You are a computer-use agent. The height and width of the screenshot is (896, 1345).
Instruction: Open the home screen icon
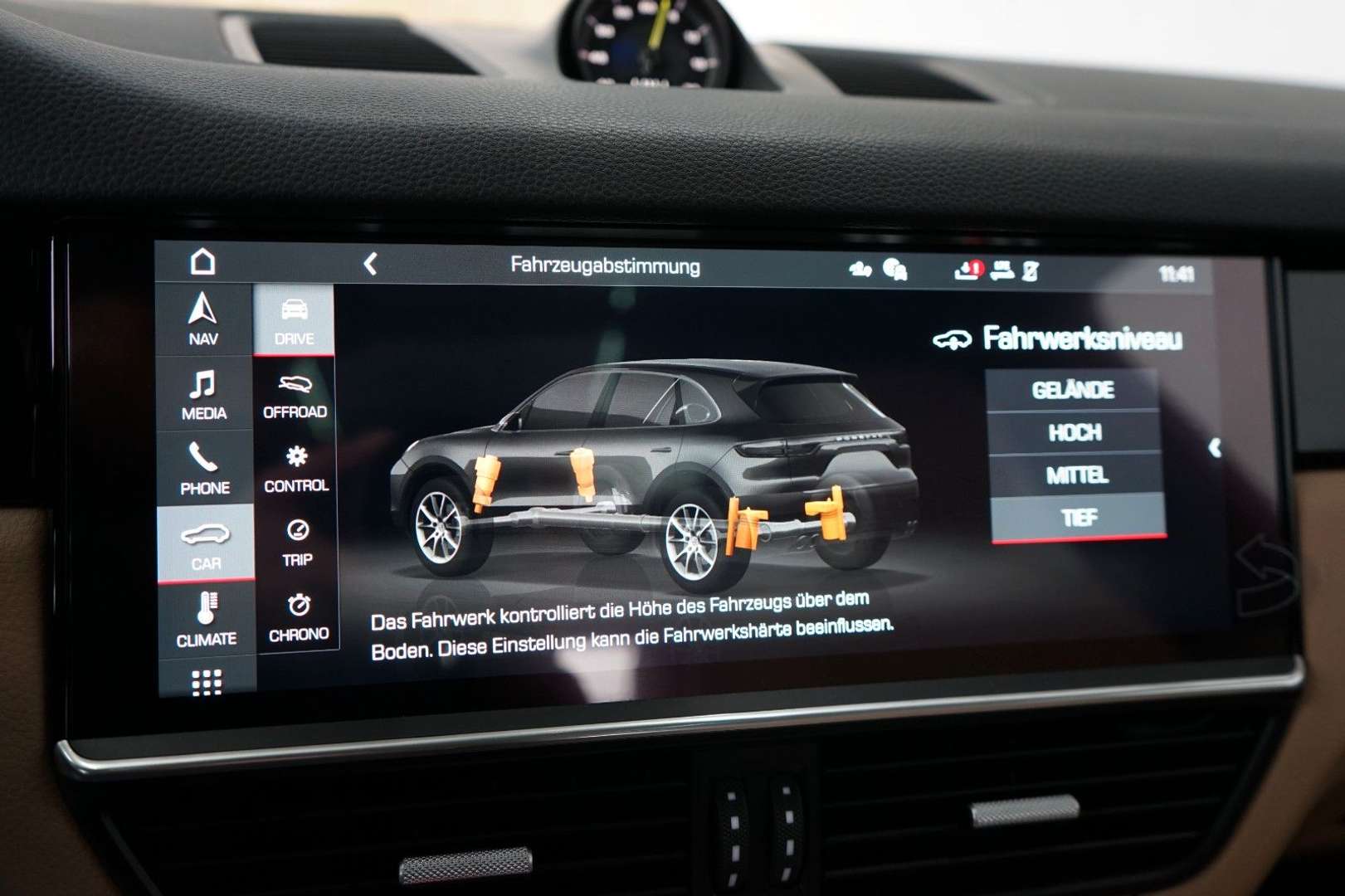point(203,262)
